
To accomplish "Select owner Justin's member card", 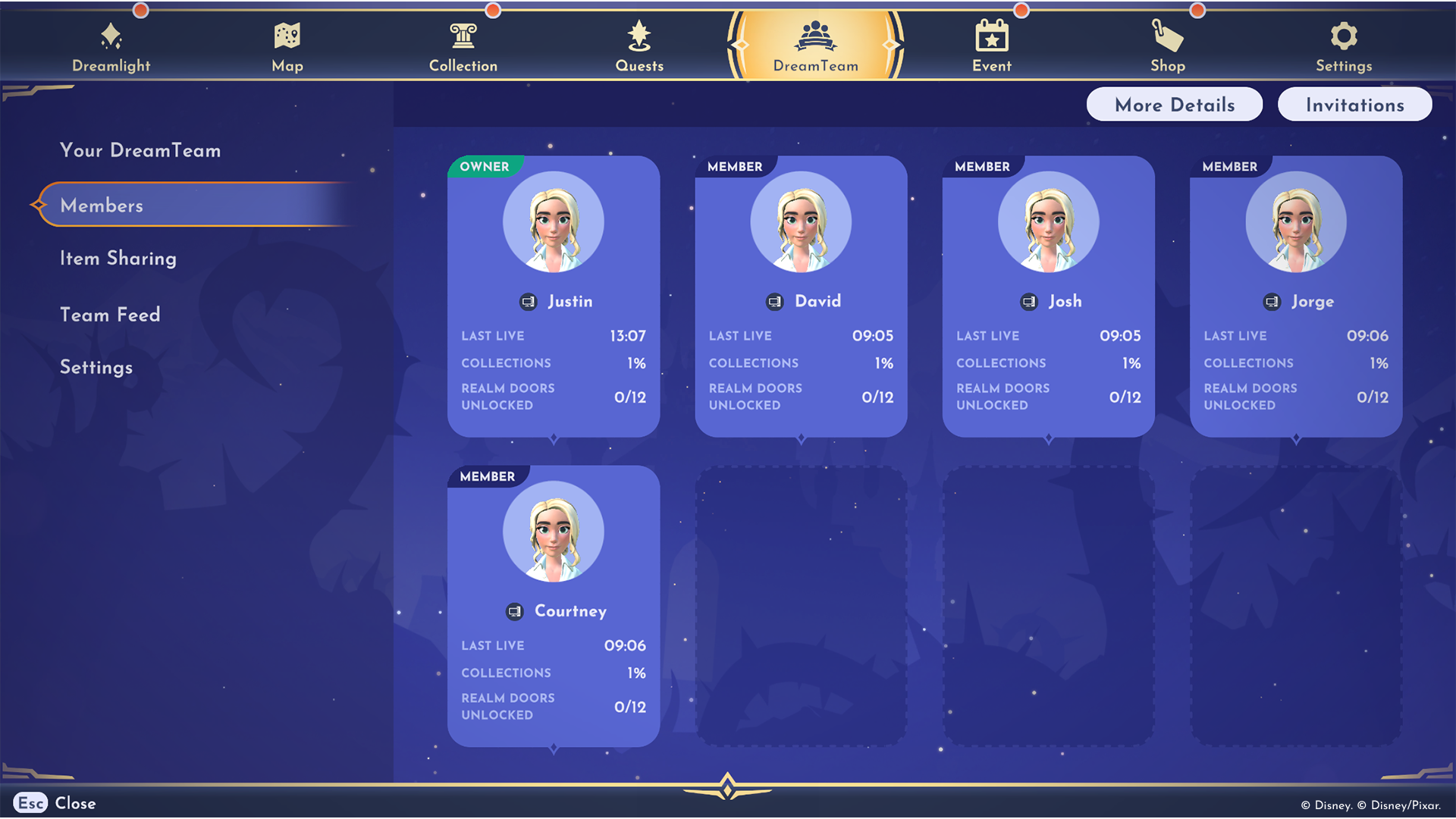I will click(x=554, y=296).
